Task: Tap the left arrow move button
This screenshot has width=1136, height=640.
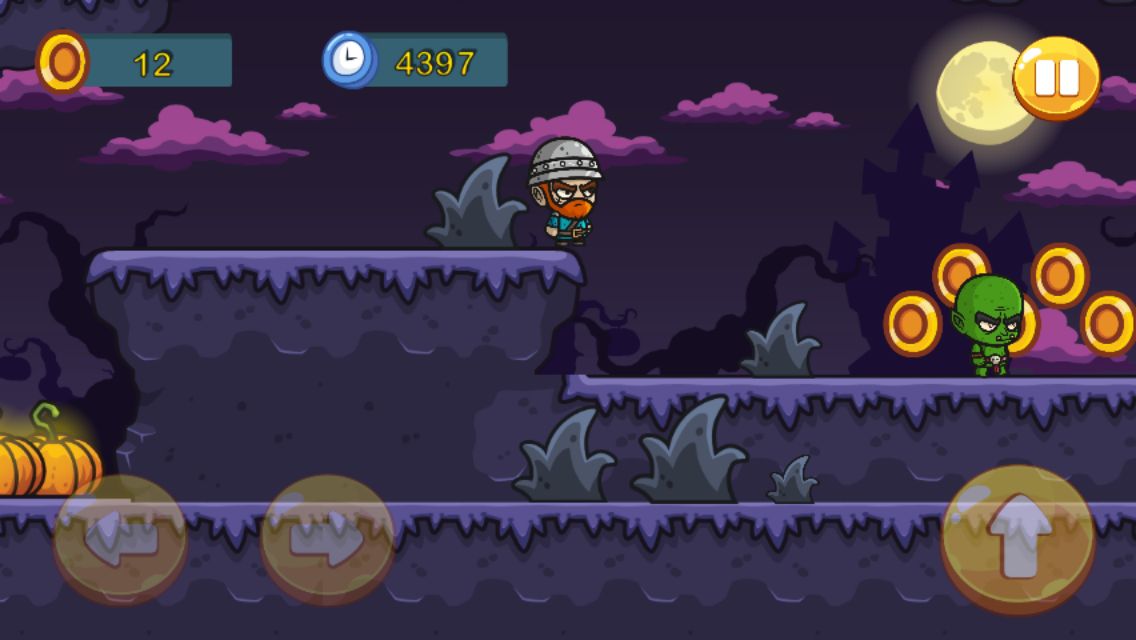Action: [120, 540]
